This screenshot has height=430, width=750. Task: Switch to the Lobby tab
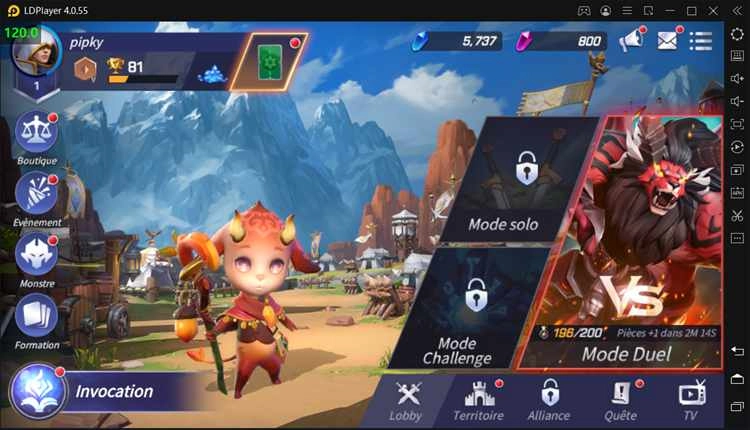[x=406, y=398]
